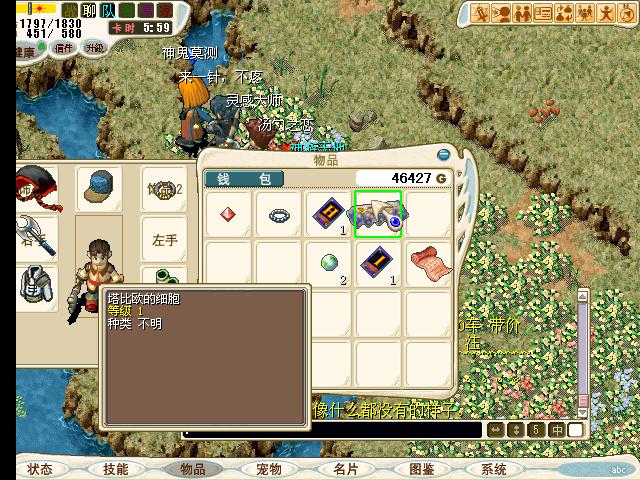This screenshot has height=480, width=640.
Task: Select the silver ring inventory slot
Action: point(278,215)
